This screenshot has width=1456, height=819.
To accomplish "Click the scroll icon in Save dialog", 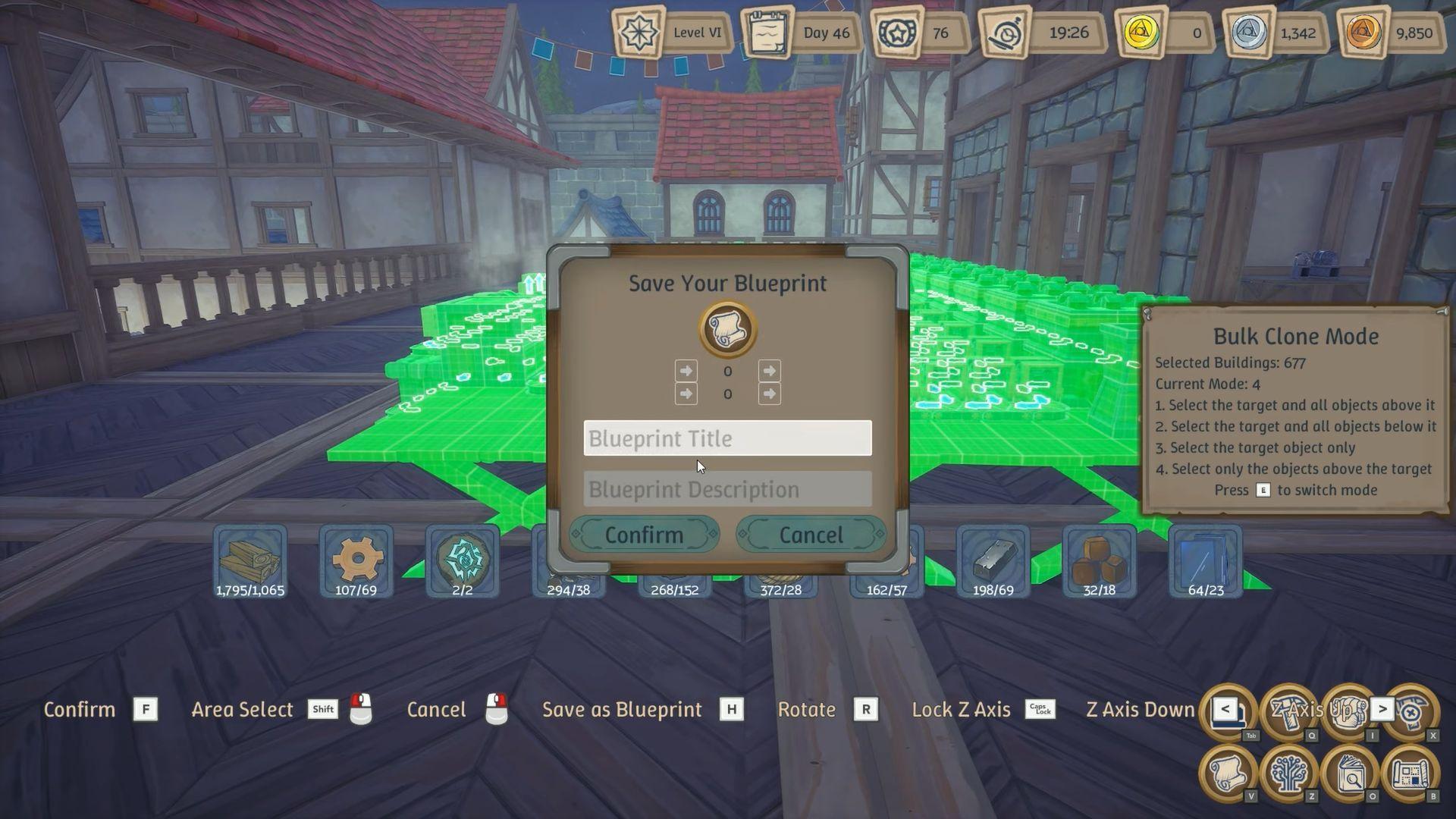I will point(727,328).
